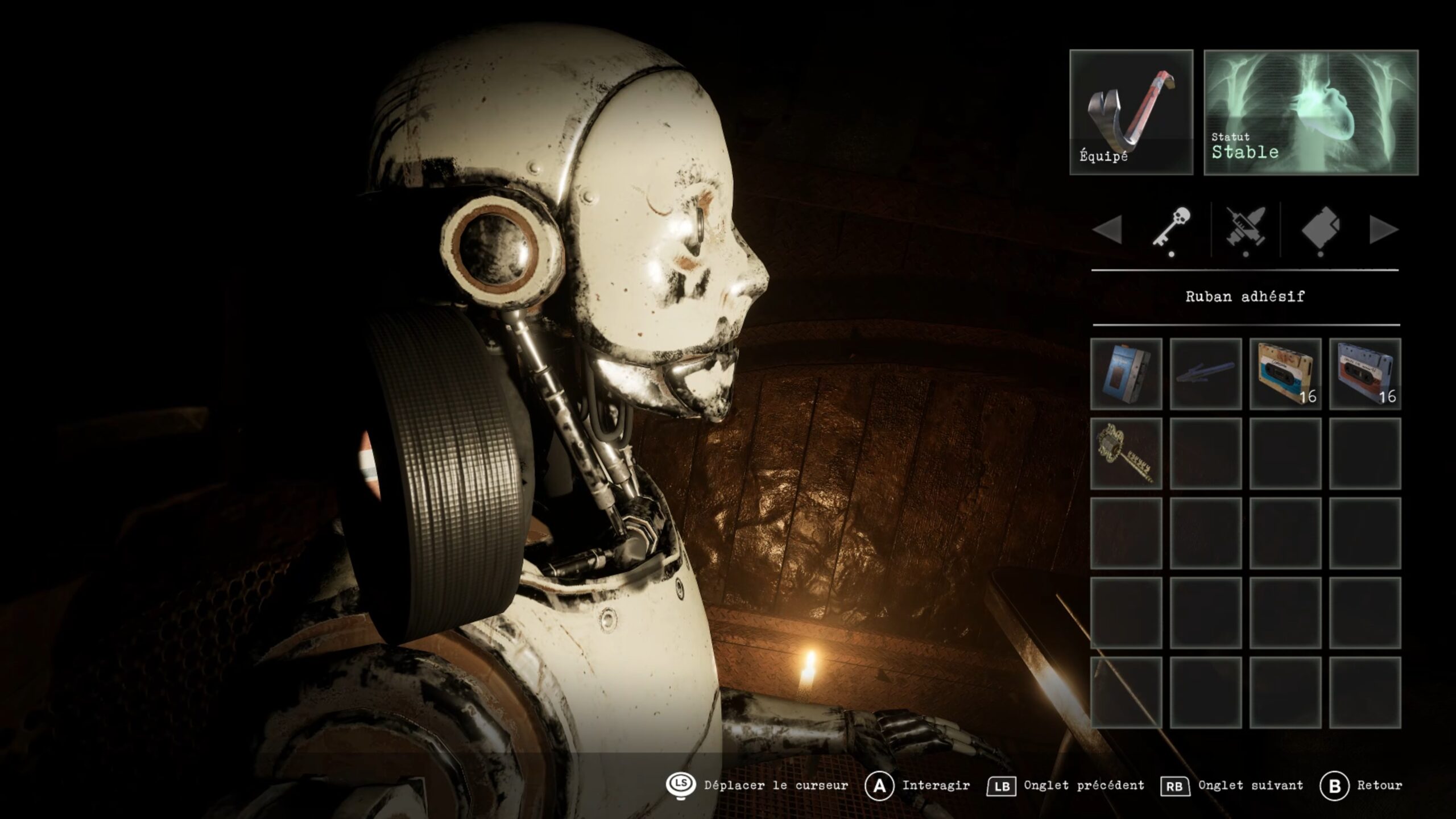
Task: Select the equipped crowbar slot
Action: point(1131,112)
